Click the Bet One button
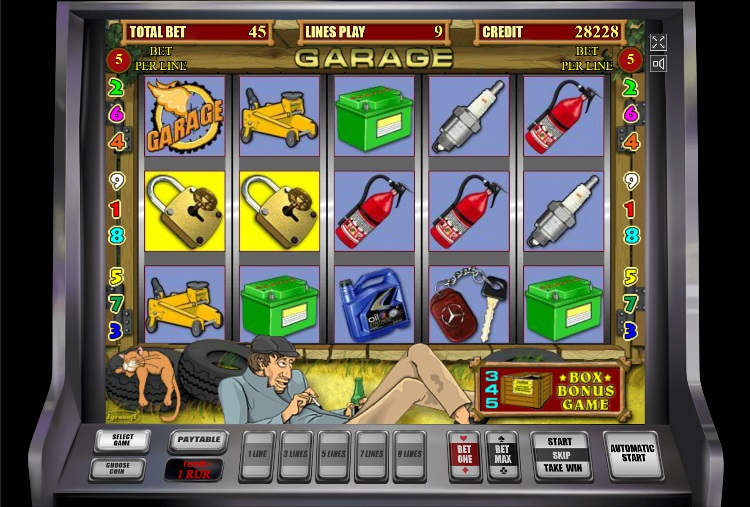 coord(464,455)
